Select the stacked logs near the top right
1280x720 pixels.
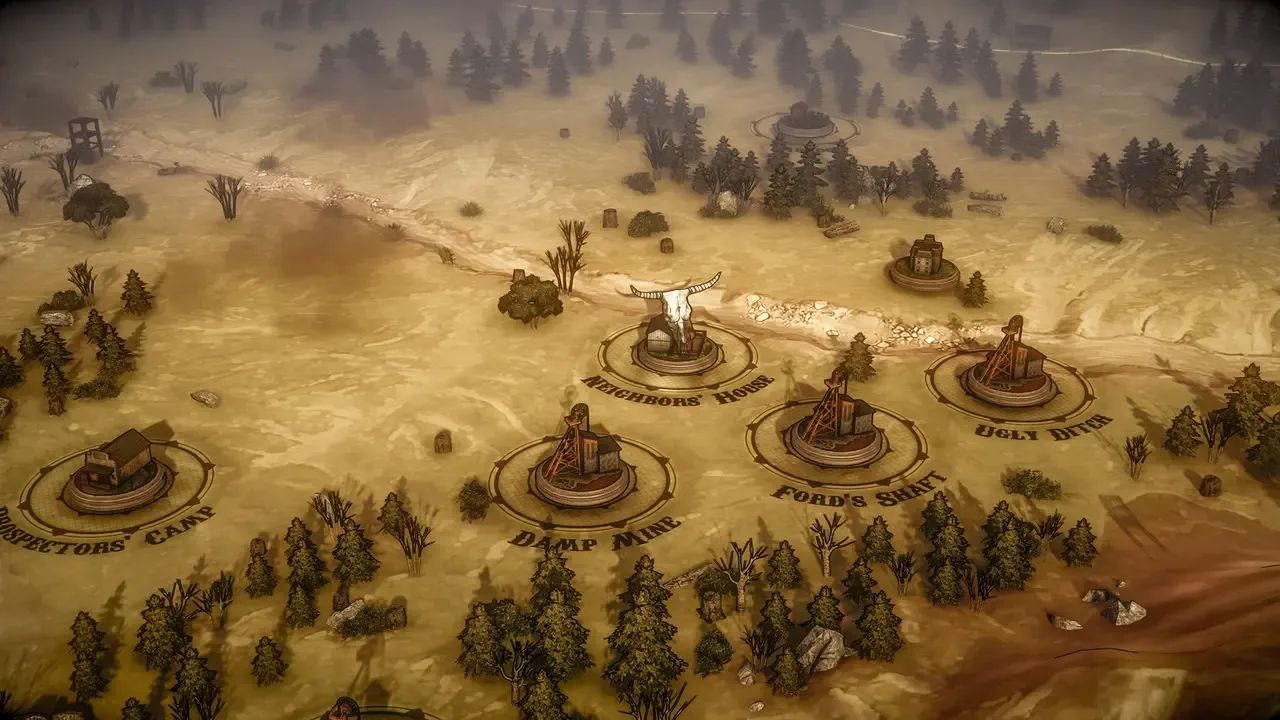(985, 207)
